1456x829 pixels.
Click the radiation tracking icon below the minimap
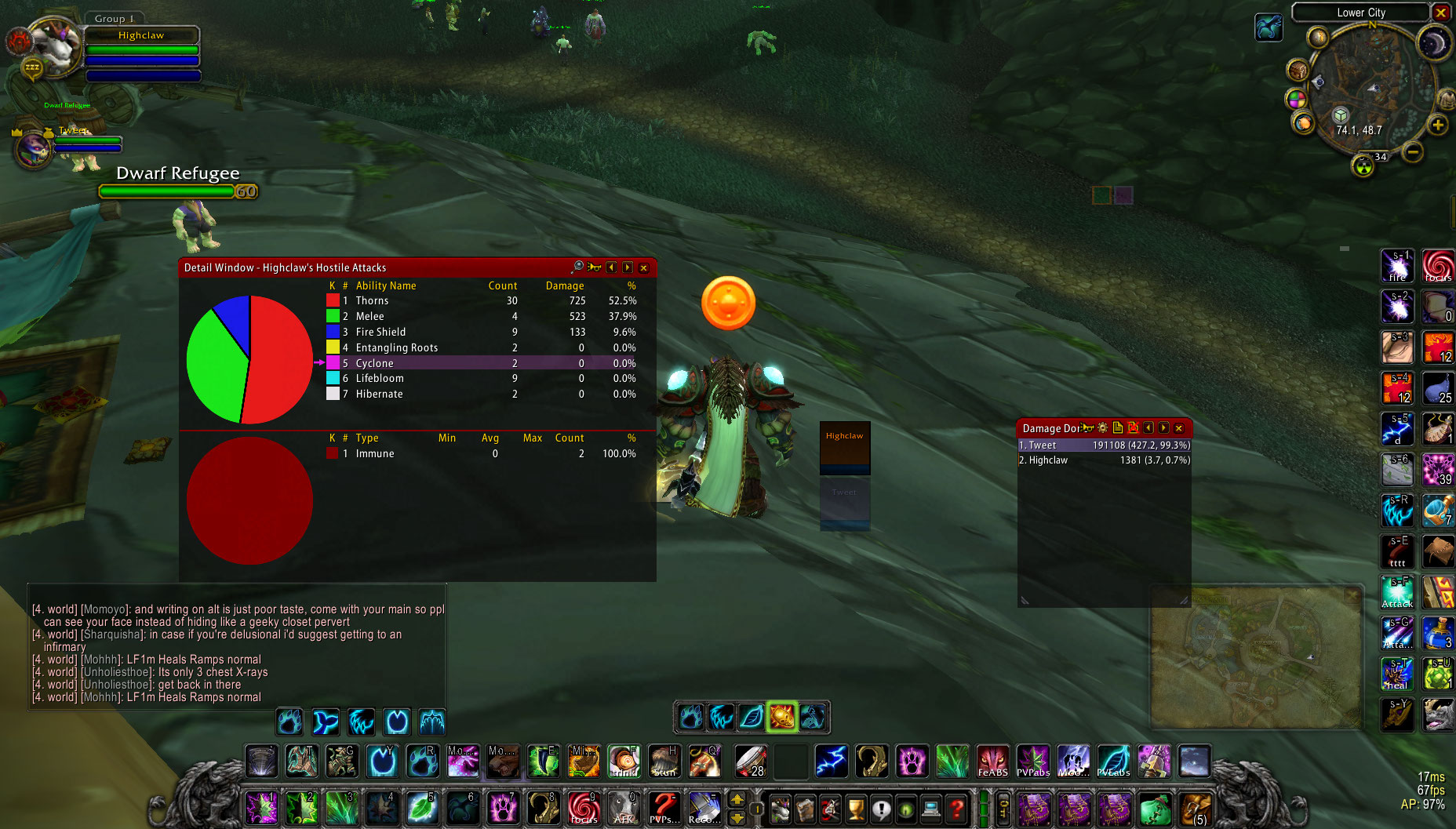1363,165
